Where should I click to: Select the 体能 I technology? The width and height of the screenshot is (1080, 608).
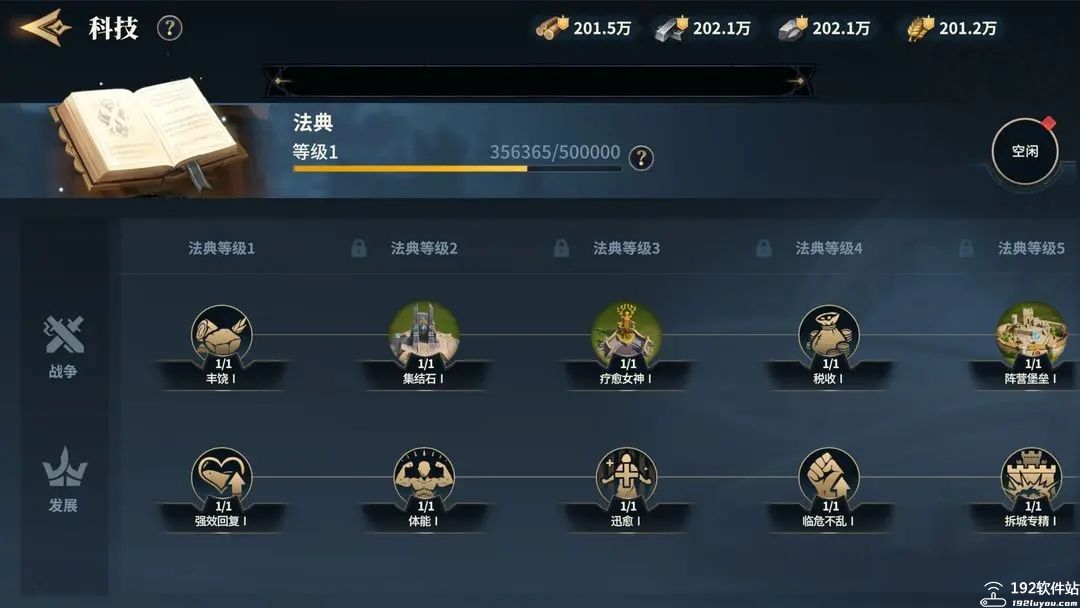click(x=424, y=478)
